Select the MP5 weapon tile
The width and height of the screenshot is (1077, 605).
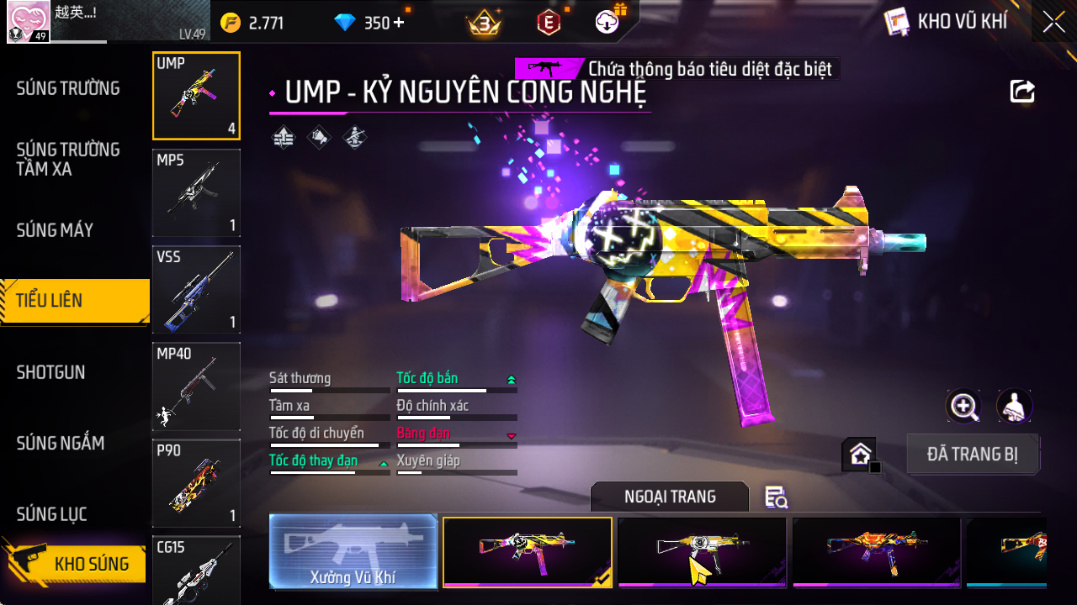coord(196,193)
